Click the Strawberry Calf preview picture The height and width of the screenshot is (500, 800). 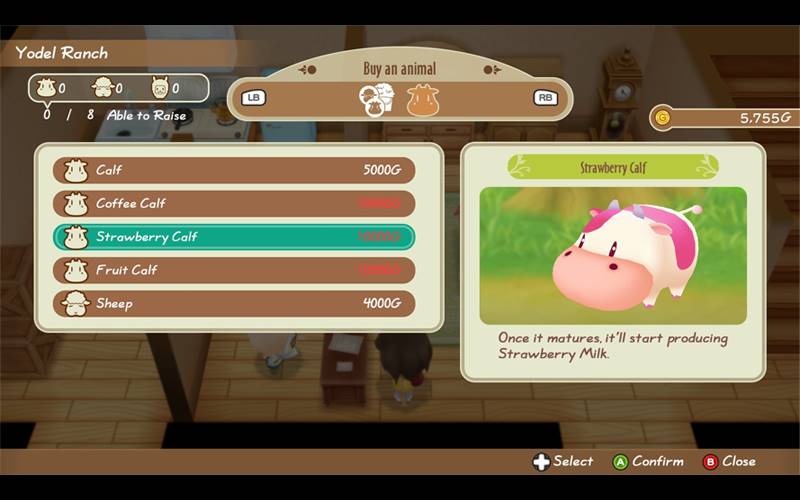click(x=612, y=255)
